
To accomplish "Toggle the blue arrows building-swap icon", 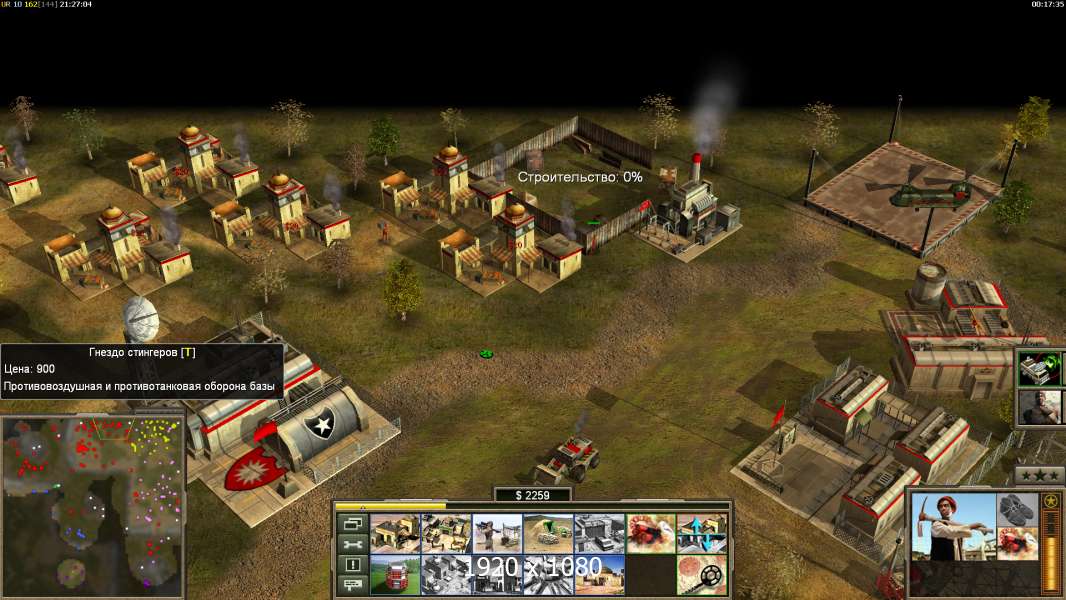I will tap(701, 533).
